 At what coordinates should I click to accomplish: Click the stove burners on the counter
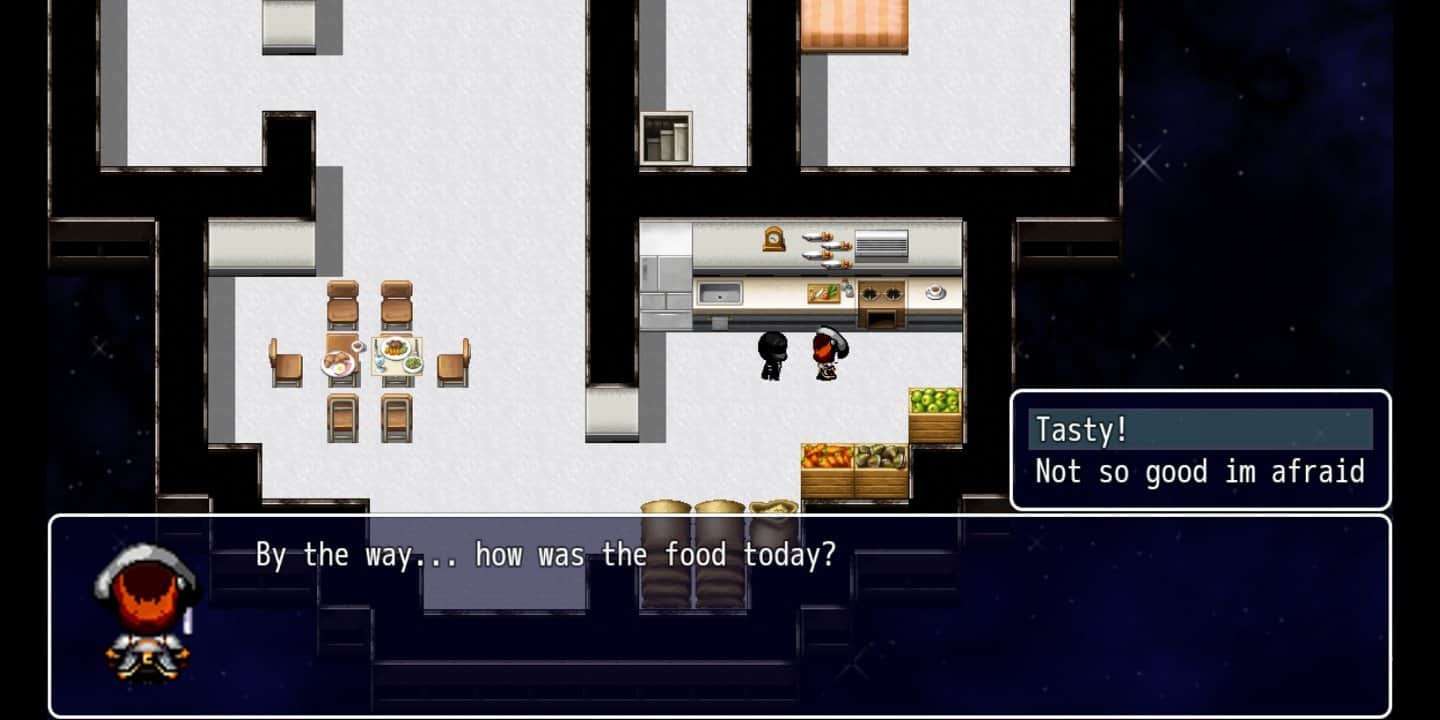[x=880, y=293]
